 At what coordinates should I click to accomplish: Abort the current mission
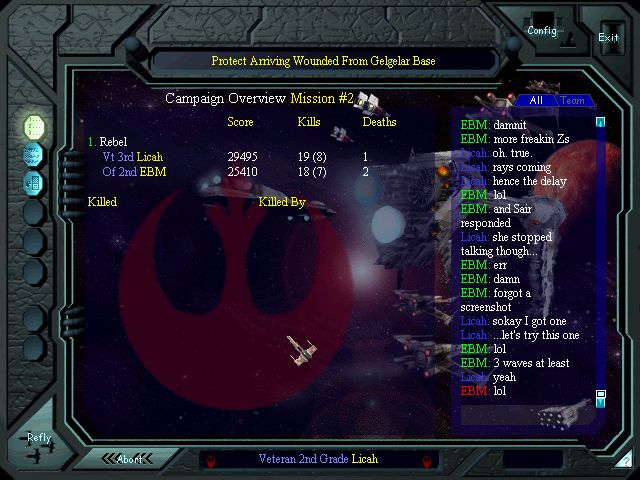pyautogui.click(x=130, y=459)
